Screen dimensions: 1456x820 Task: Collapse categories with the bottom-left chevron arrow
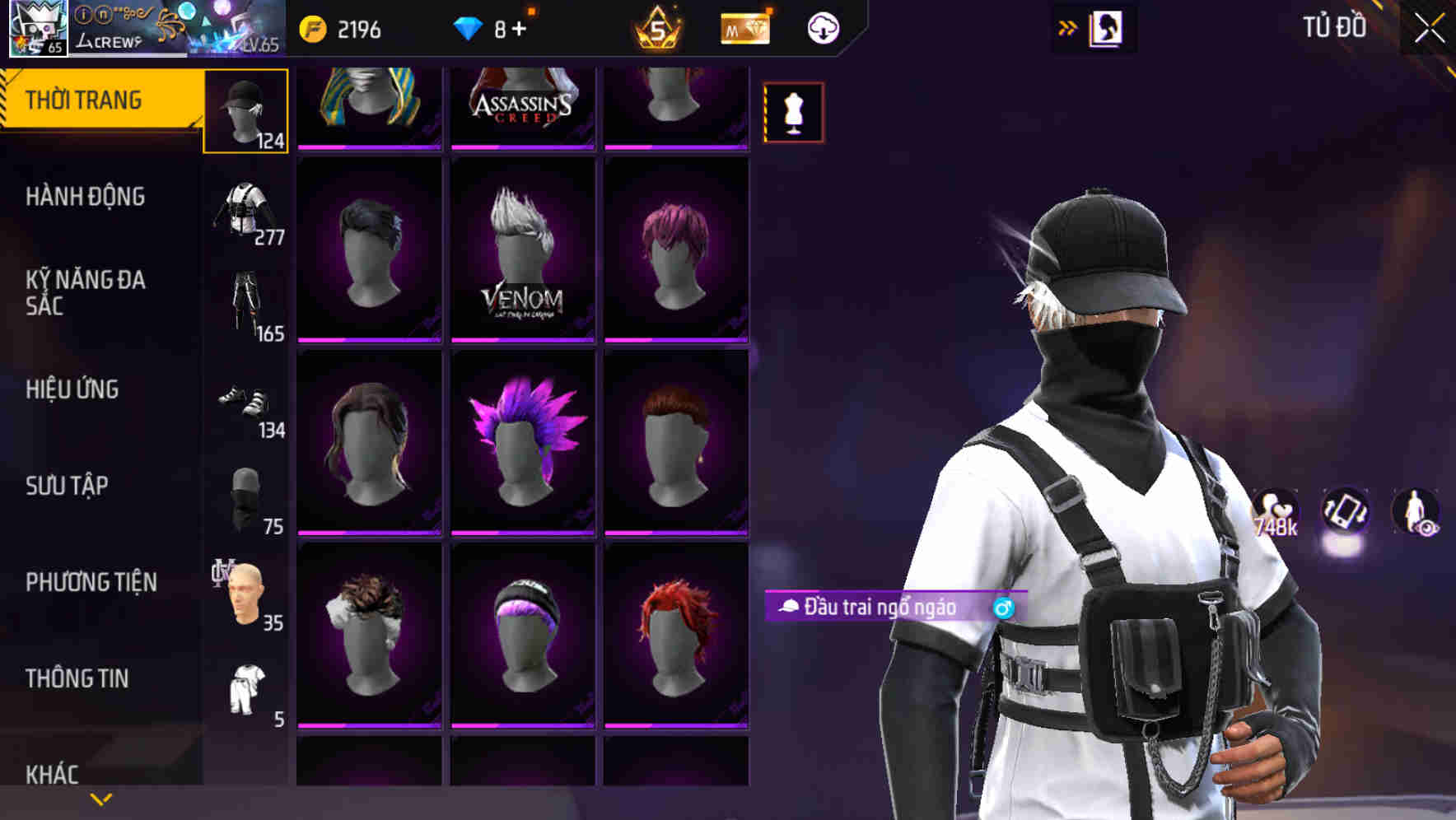pos(100,797)
